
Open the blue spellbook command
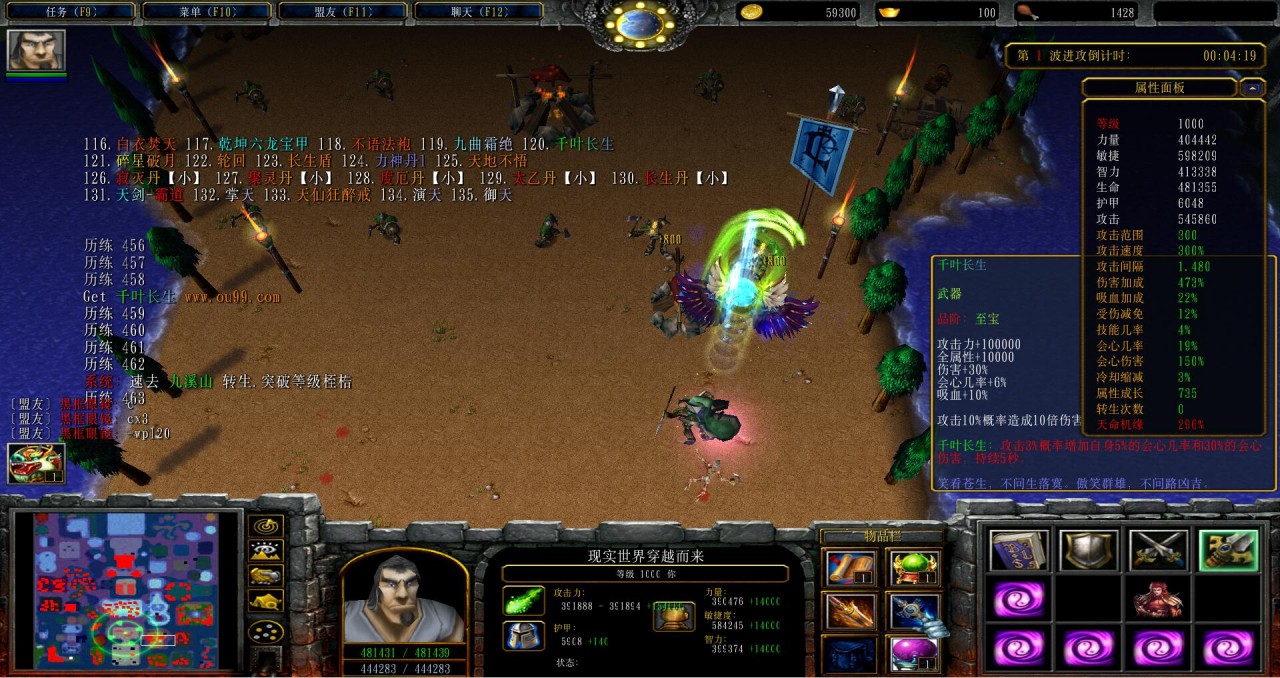point(1019,551)
